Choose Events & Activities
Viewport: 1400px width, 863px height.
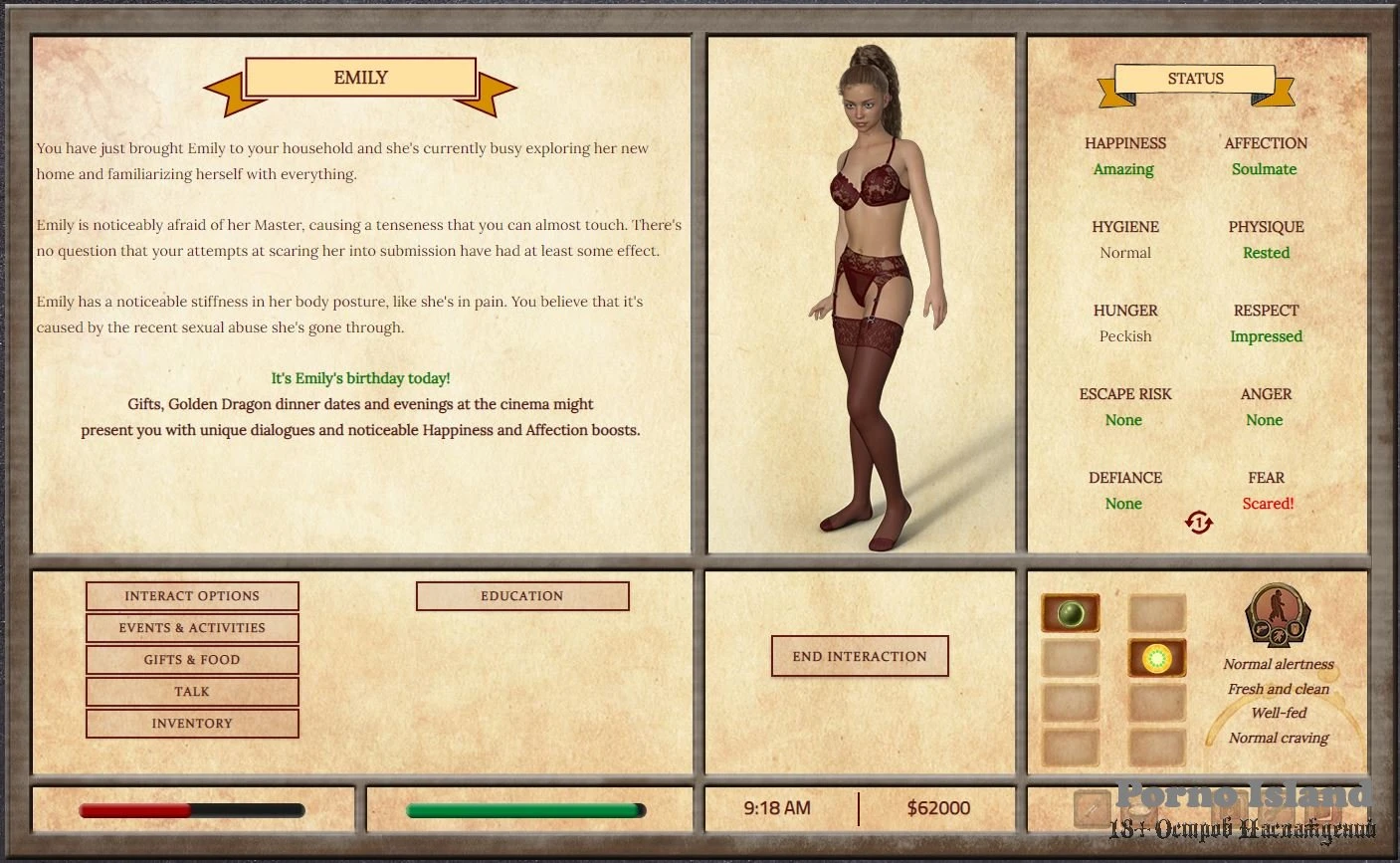click(x=192, y=628)
